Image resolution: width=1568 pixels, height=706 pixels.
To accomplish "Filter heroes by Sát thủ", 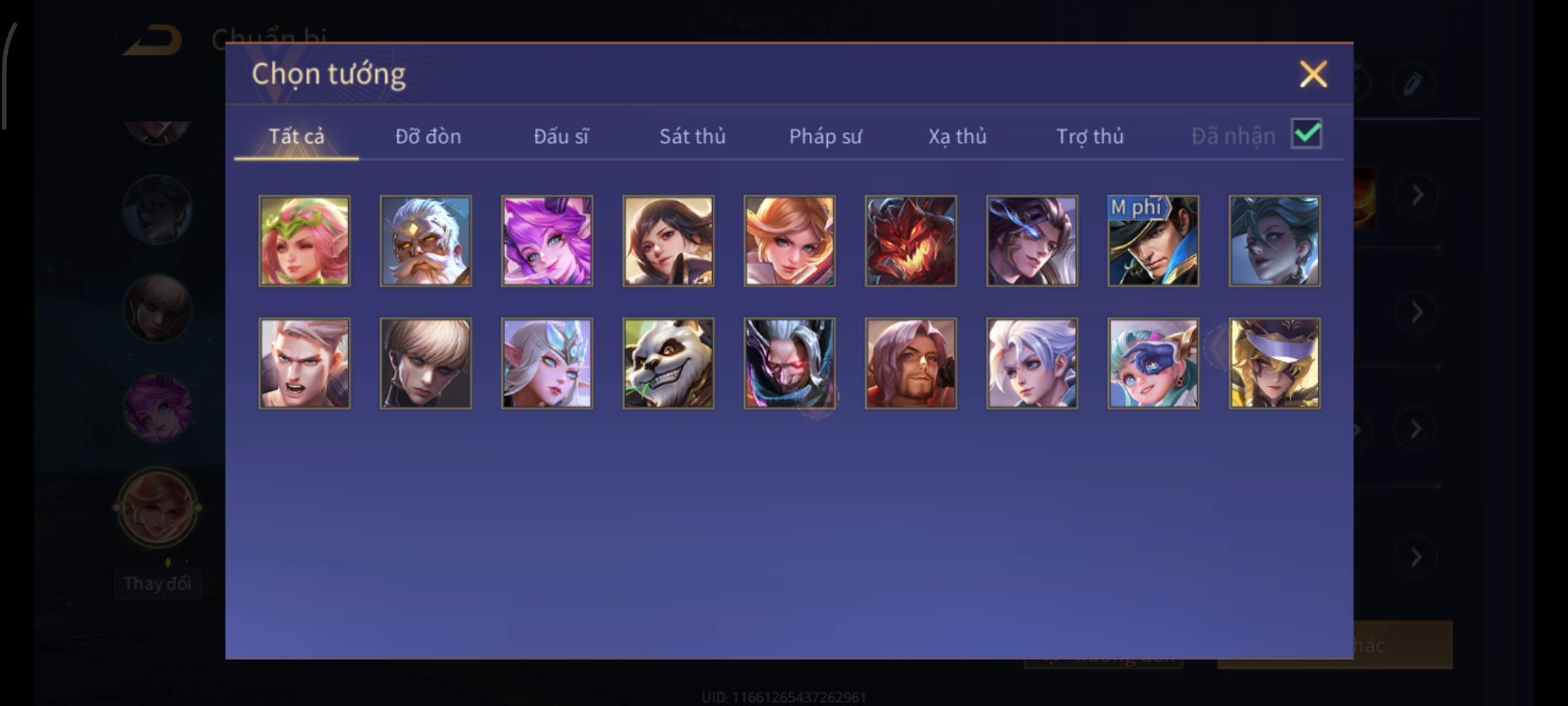I will [x=692, y=136].
